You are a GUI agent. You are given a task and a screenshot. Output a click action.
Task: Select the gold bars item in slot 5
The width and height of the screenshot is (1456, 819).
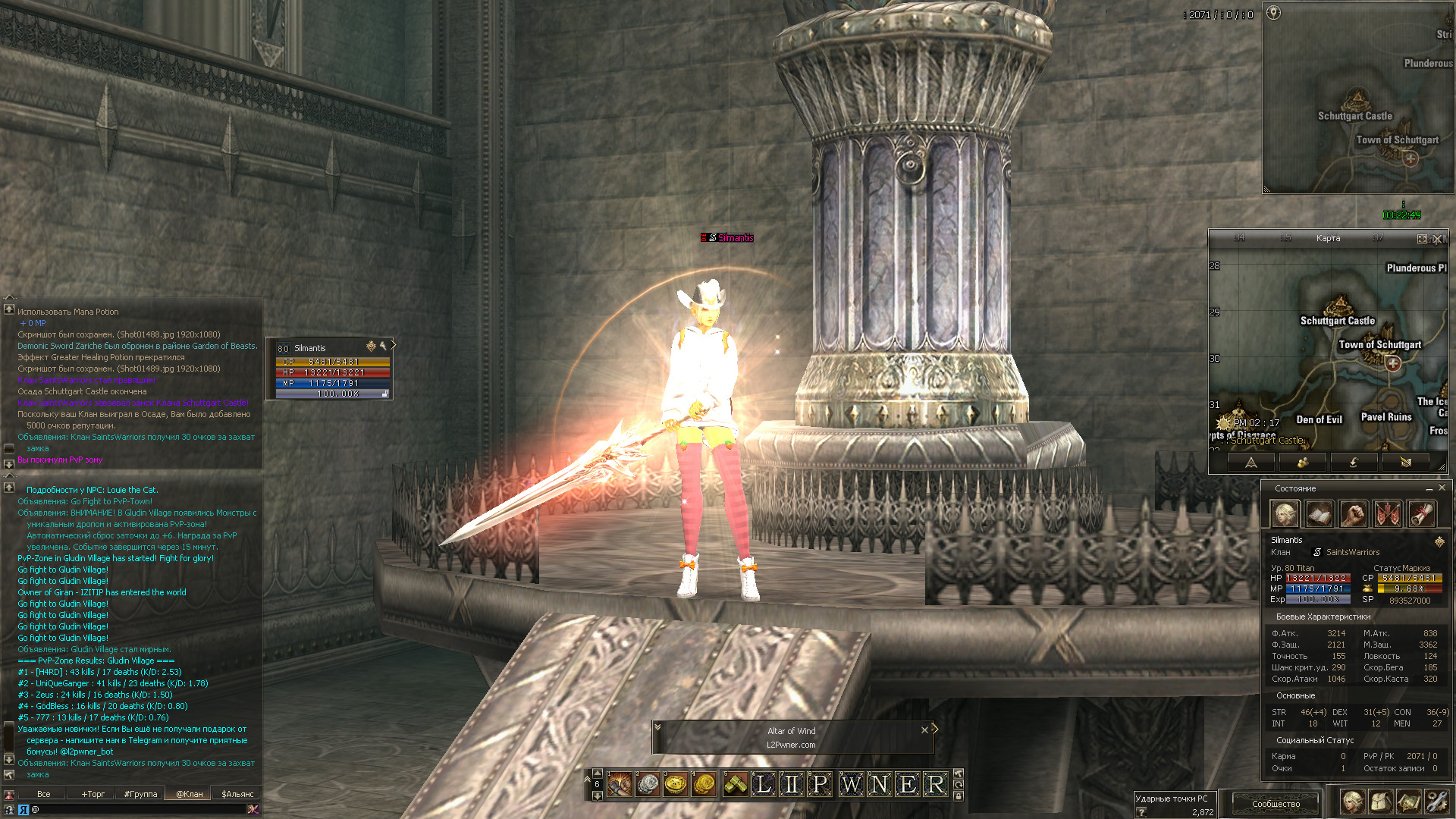click(735, 784)
